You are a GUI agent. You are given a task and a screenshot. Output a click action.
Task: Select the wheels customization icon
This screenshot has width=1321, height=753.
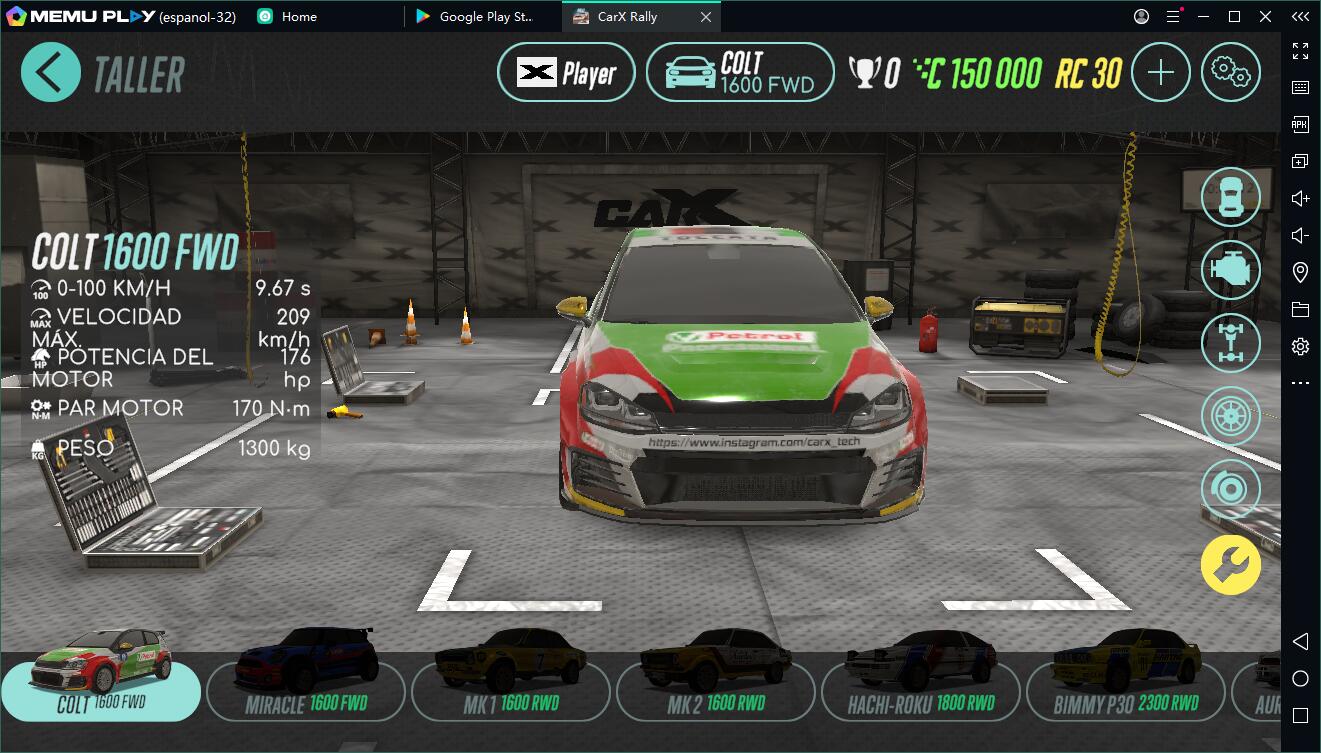point(1231,415)
